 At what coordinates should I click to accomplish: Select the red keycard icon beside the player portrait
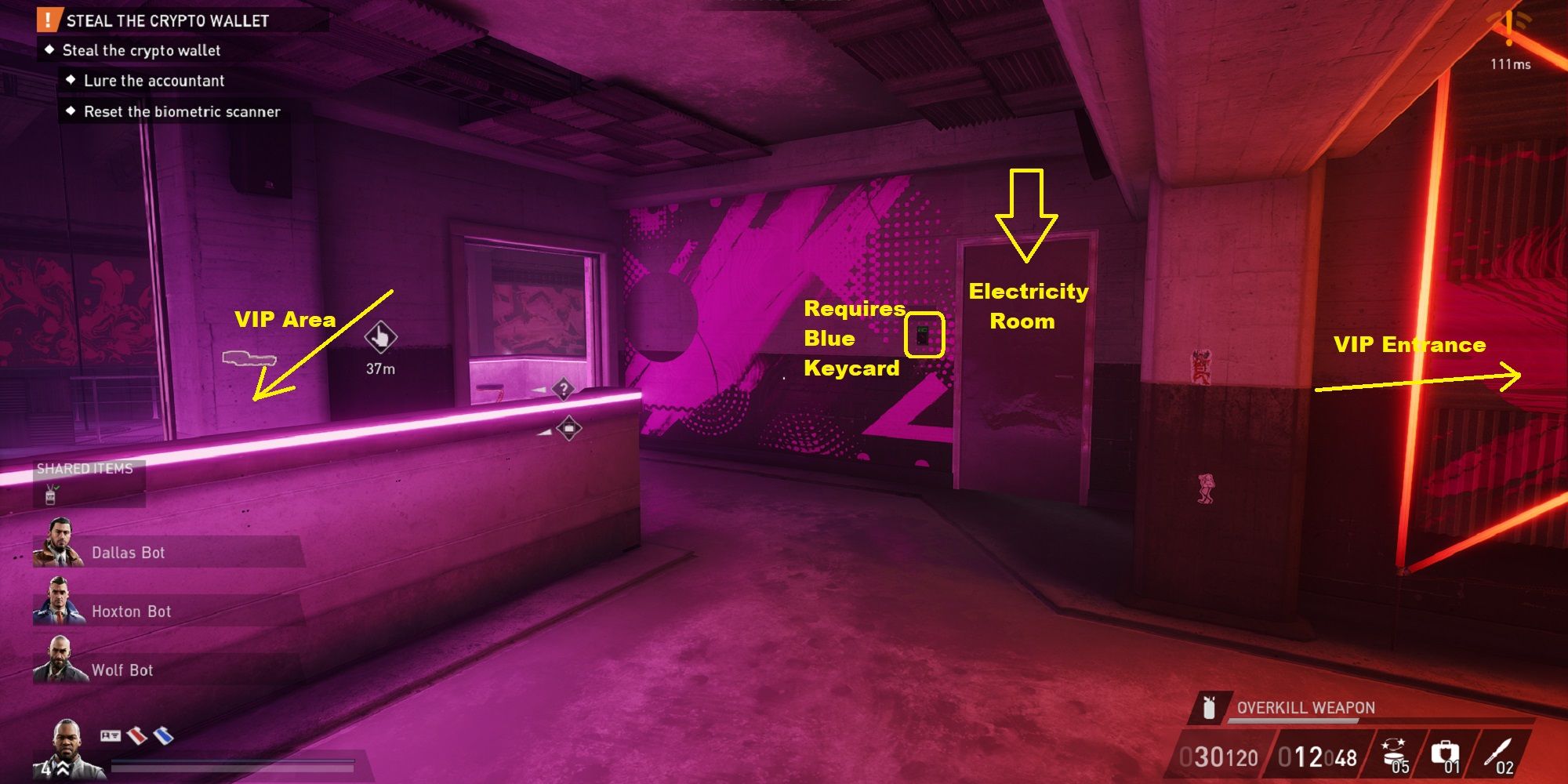pos(136,737)
